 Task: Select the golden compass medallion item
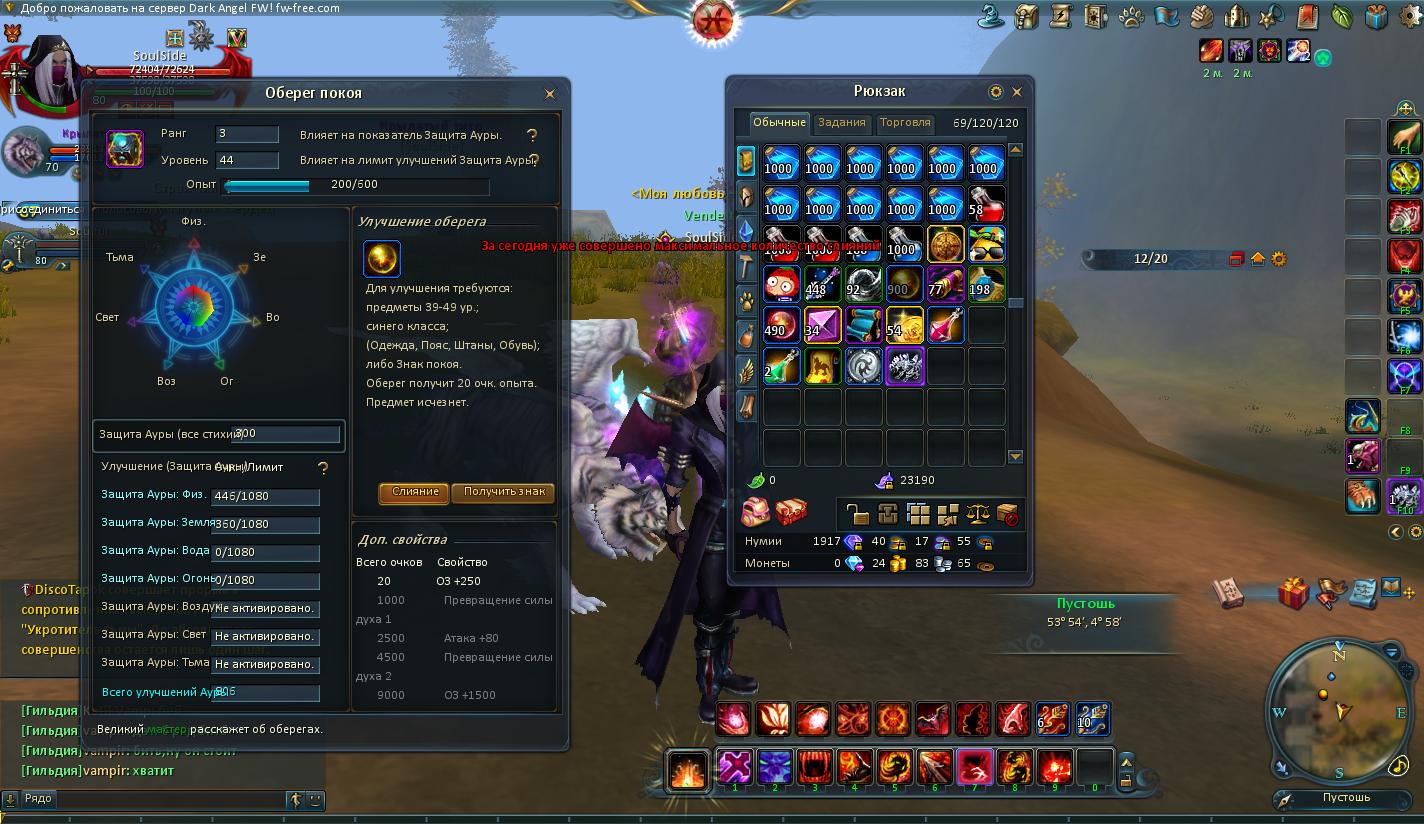[x=945, y=244]
